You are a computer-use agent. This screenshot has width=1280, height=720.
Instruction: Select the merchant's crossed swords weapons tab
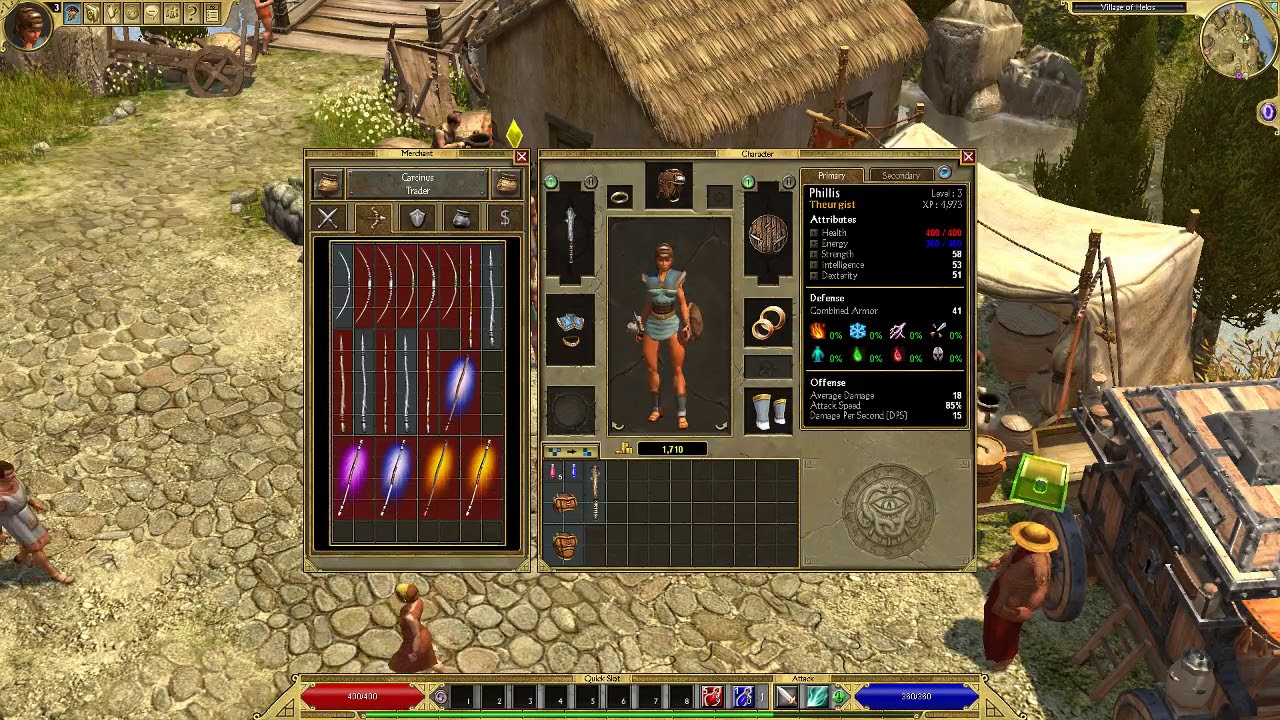328,218
